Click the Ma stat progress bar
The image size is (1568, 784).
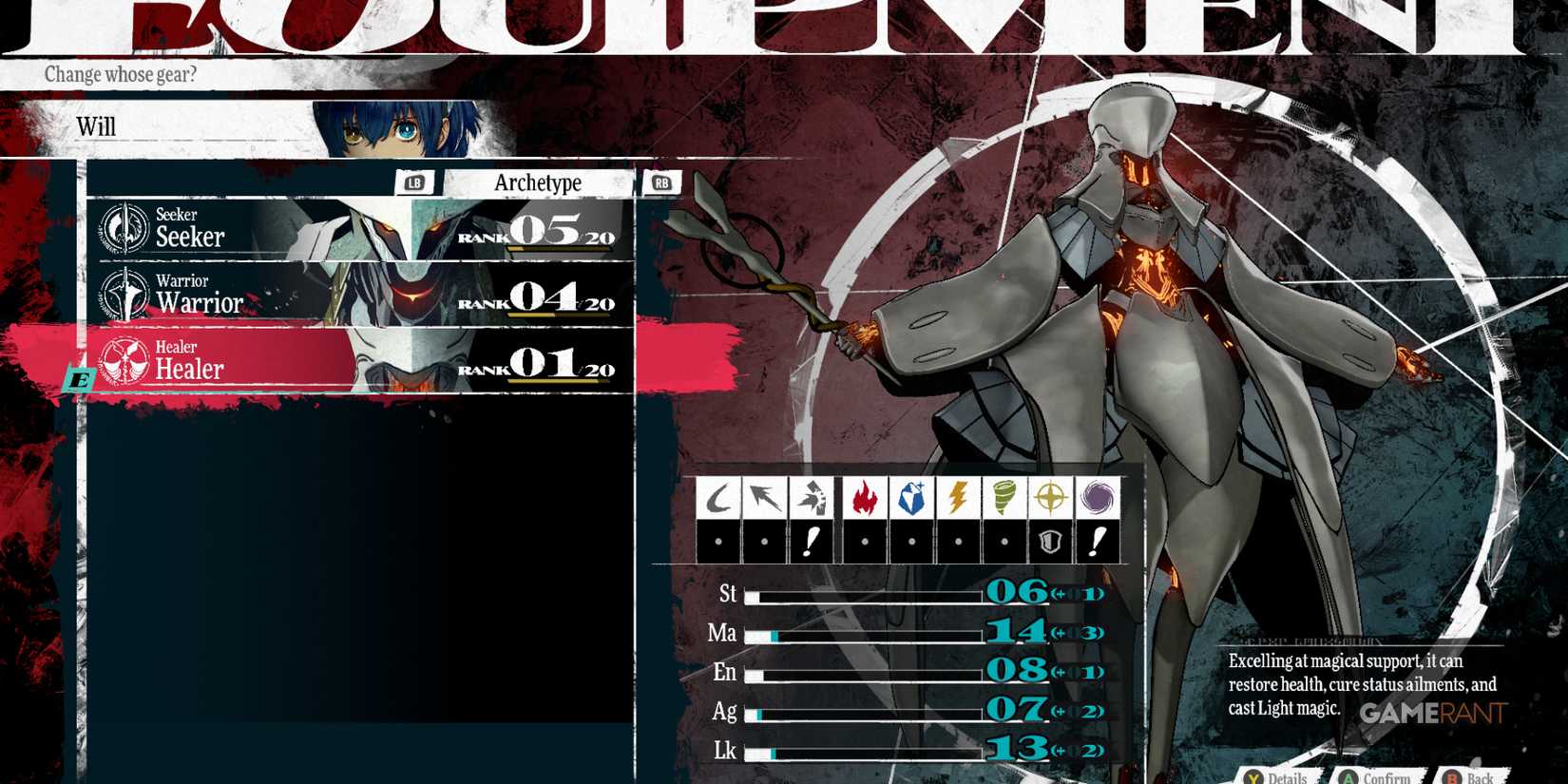click(x=865, y=635)
